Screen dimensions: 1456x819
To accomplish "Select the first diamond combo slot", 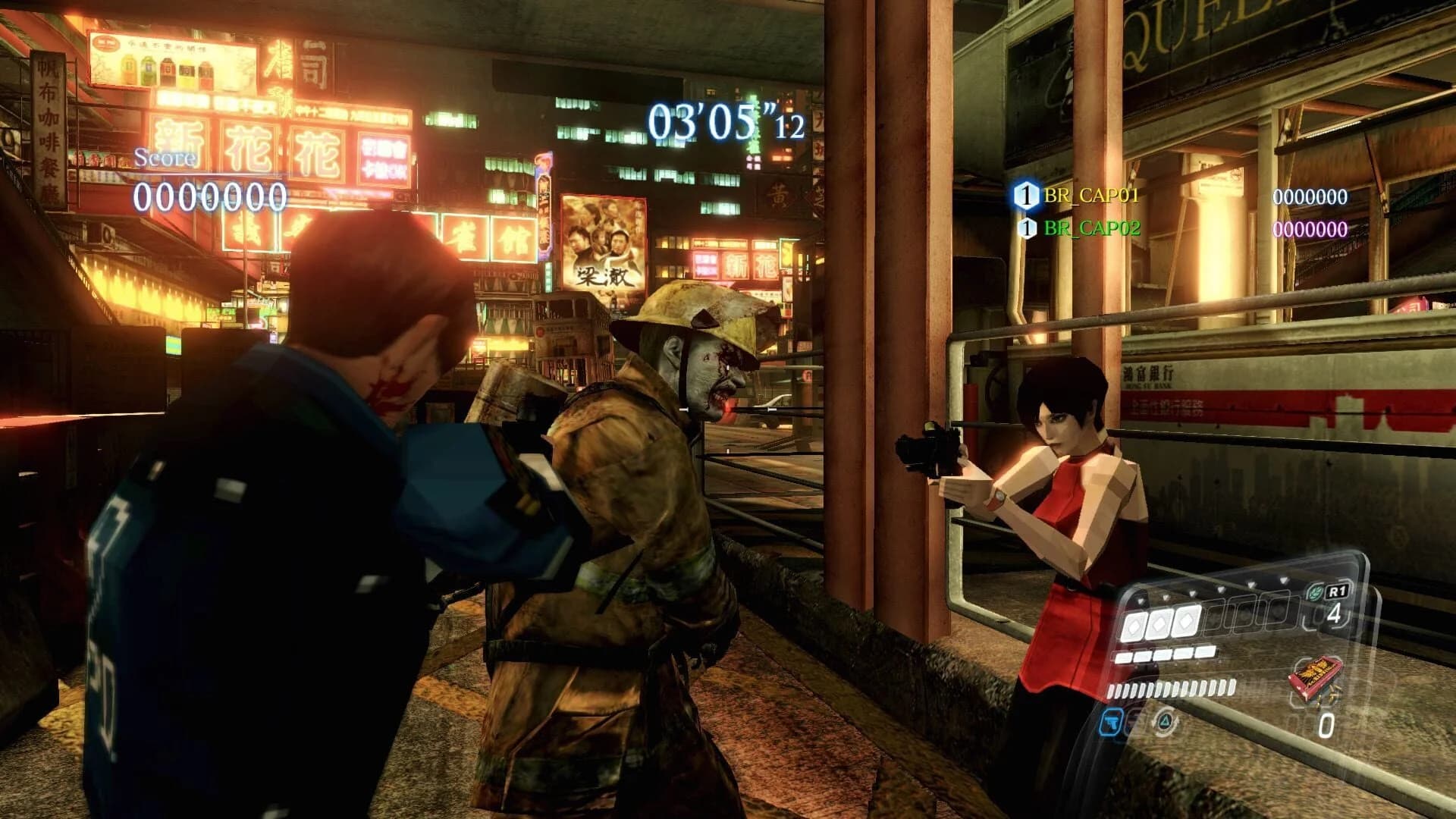I will tap(1134, 624).
